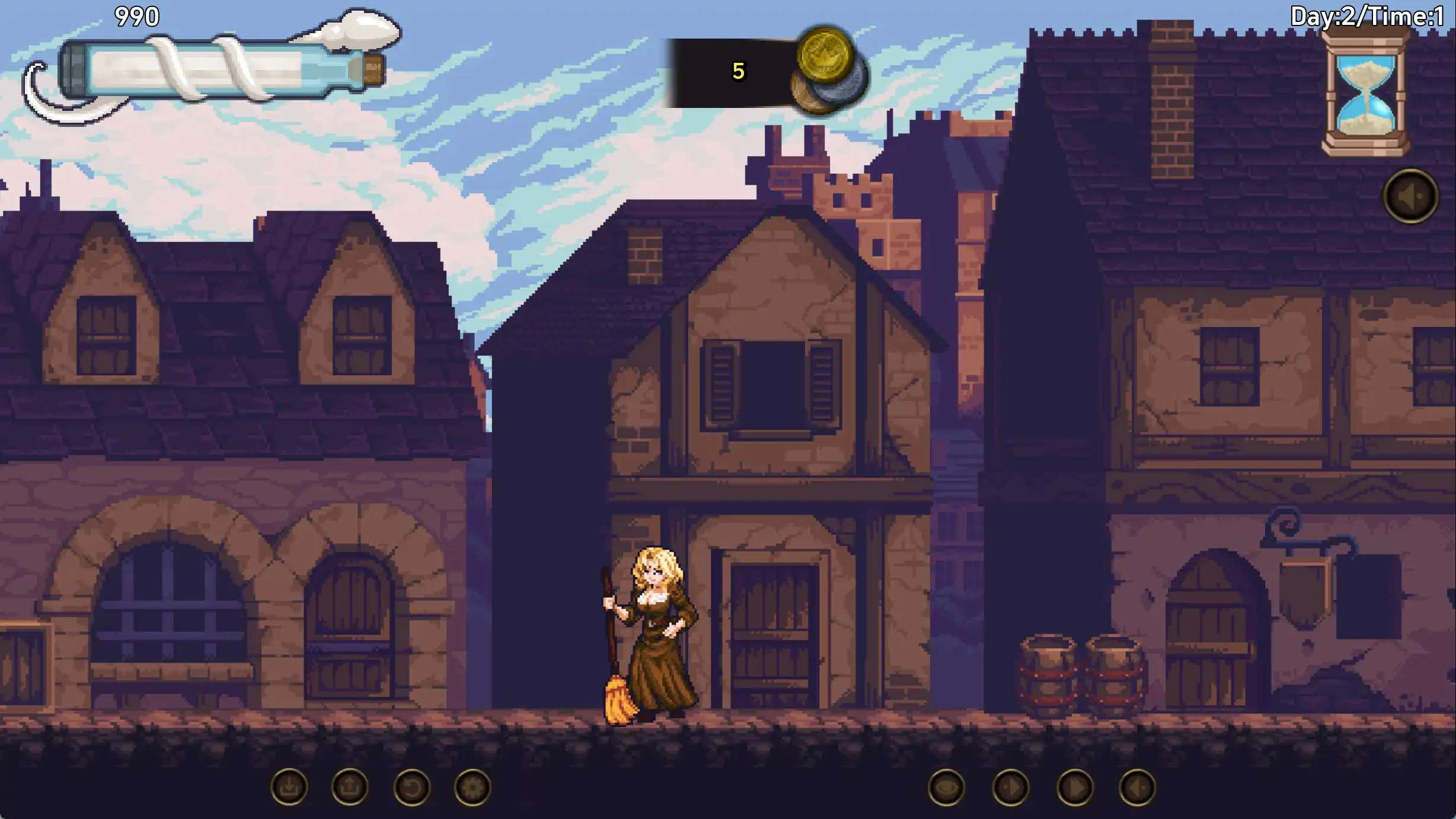Click the save button with downward arrow
Image resolution: width=1456 pixels, height=819 pixels.
coord(289,788)
